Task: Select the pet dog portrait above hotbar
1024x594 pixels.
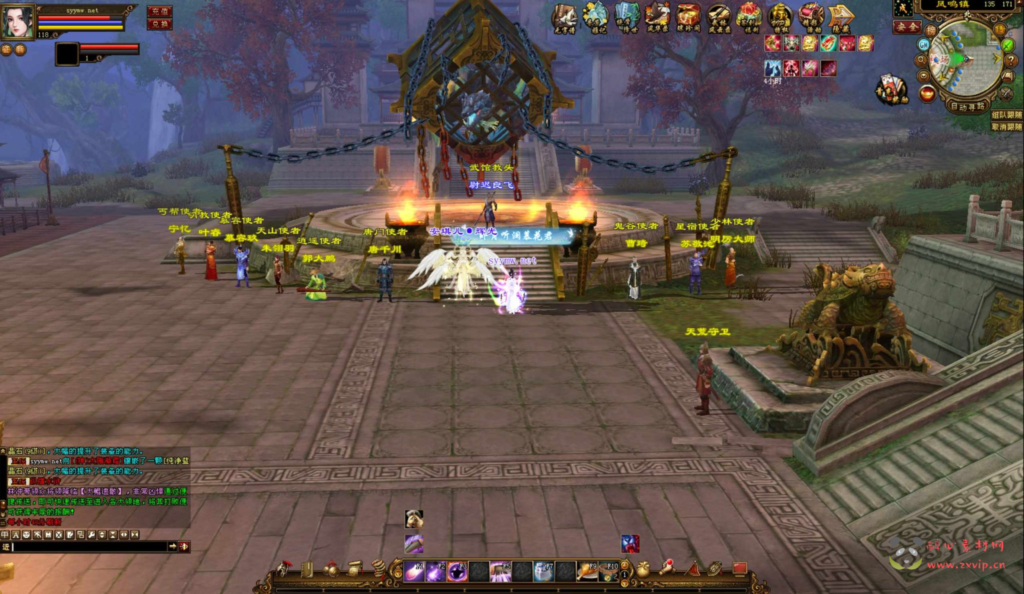Action: click(x=414, y=518)
